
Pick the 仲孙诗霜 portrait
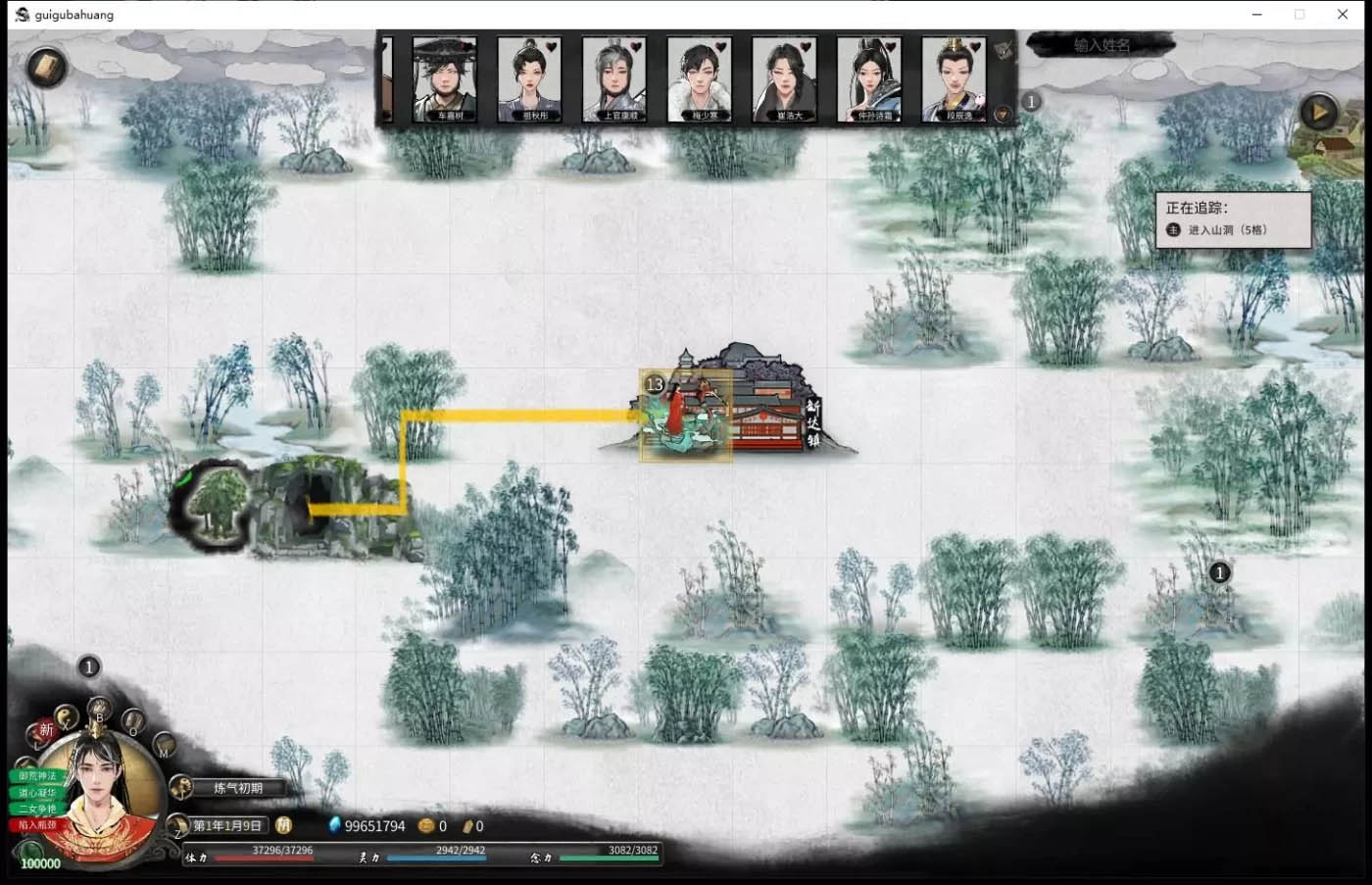[869, 78]
